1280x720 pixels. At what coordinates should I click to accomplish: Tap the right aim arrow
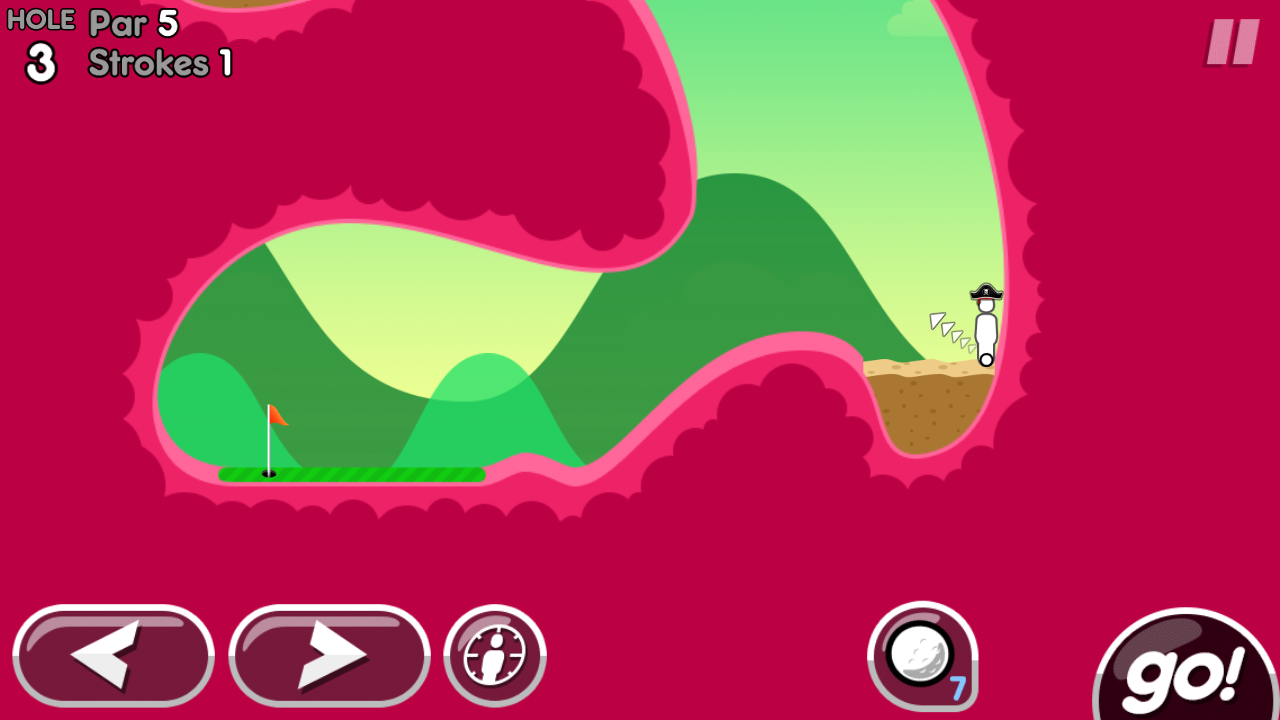[329, 656]
